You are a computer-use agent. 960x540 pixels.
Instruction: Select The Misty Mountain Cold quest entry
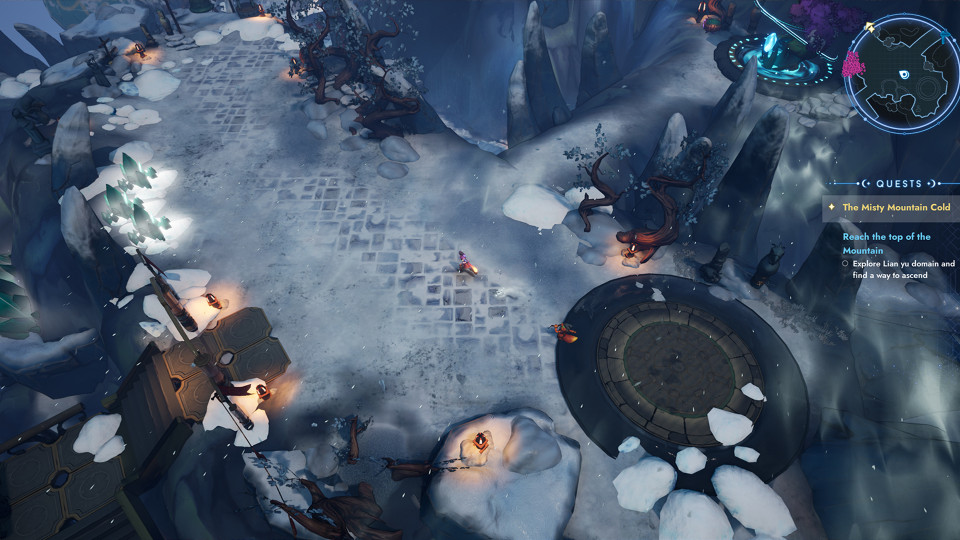(x=896, y=208)
